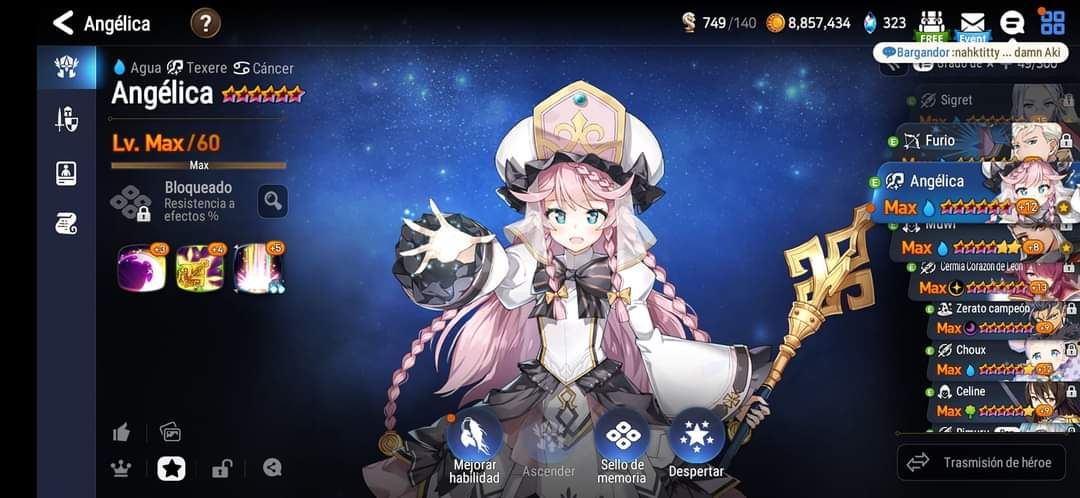
Task: Open Mejorar habilidad
Action: tap(474, 445)
